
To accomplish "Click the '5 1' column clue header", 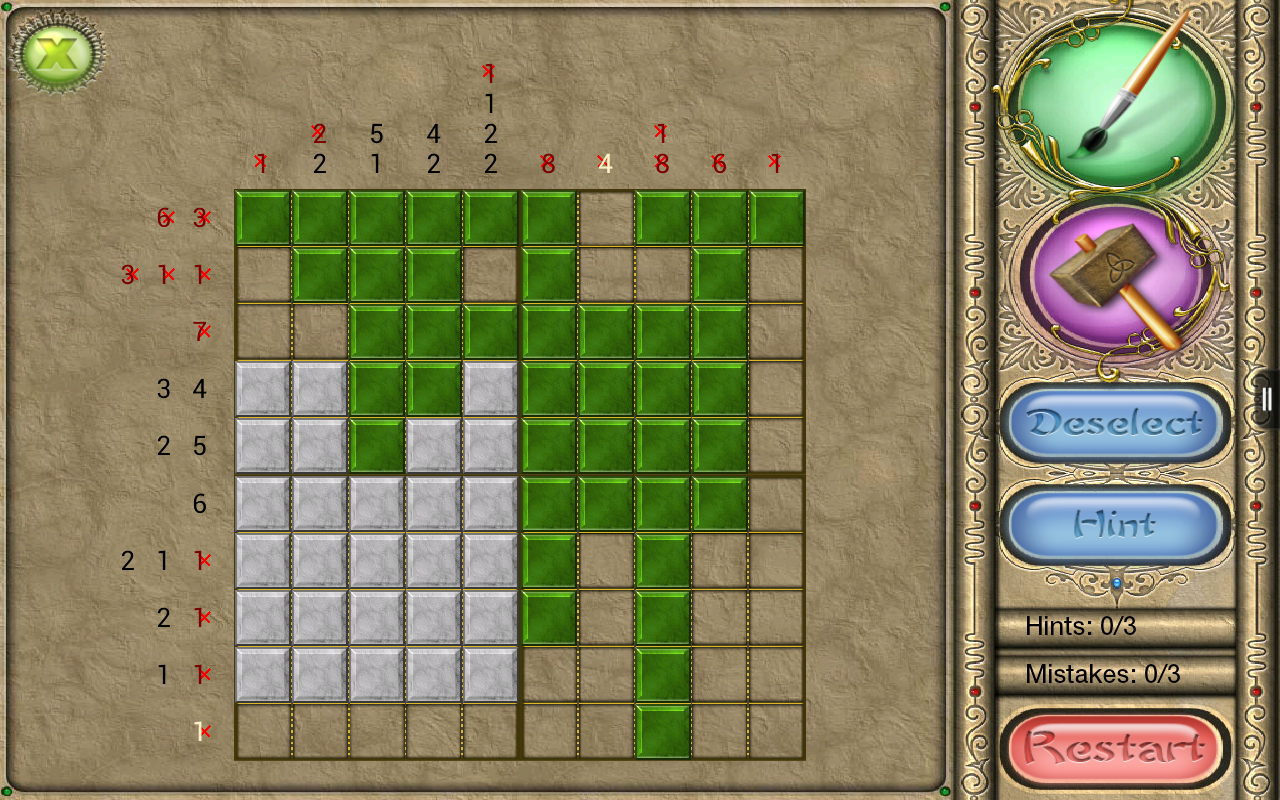I will pos(376,148).
